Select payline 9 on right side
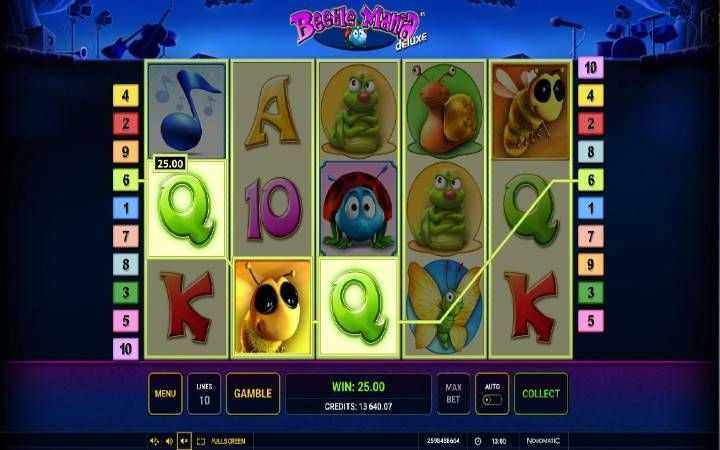The image size is (720, 450). (591, 265)
